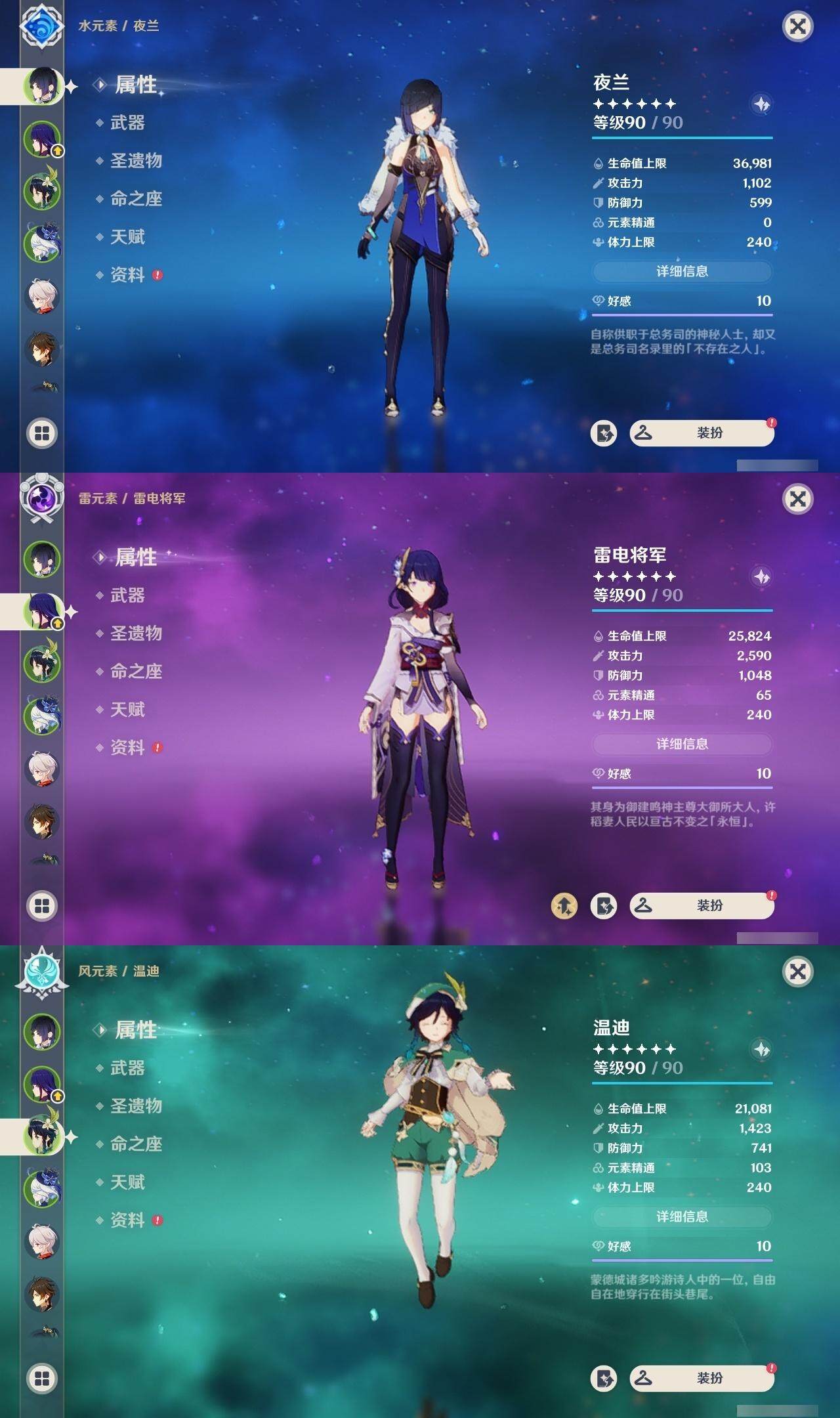Choose 天赋 on the 夜兰 screen

[127, 237]
